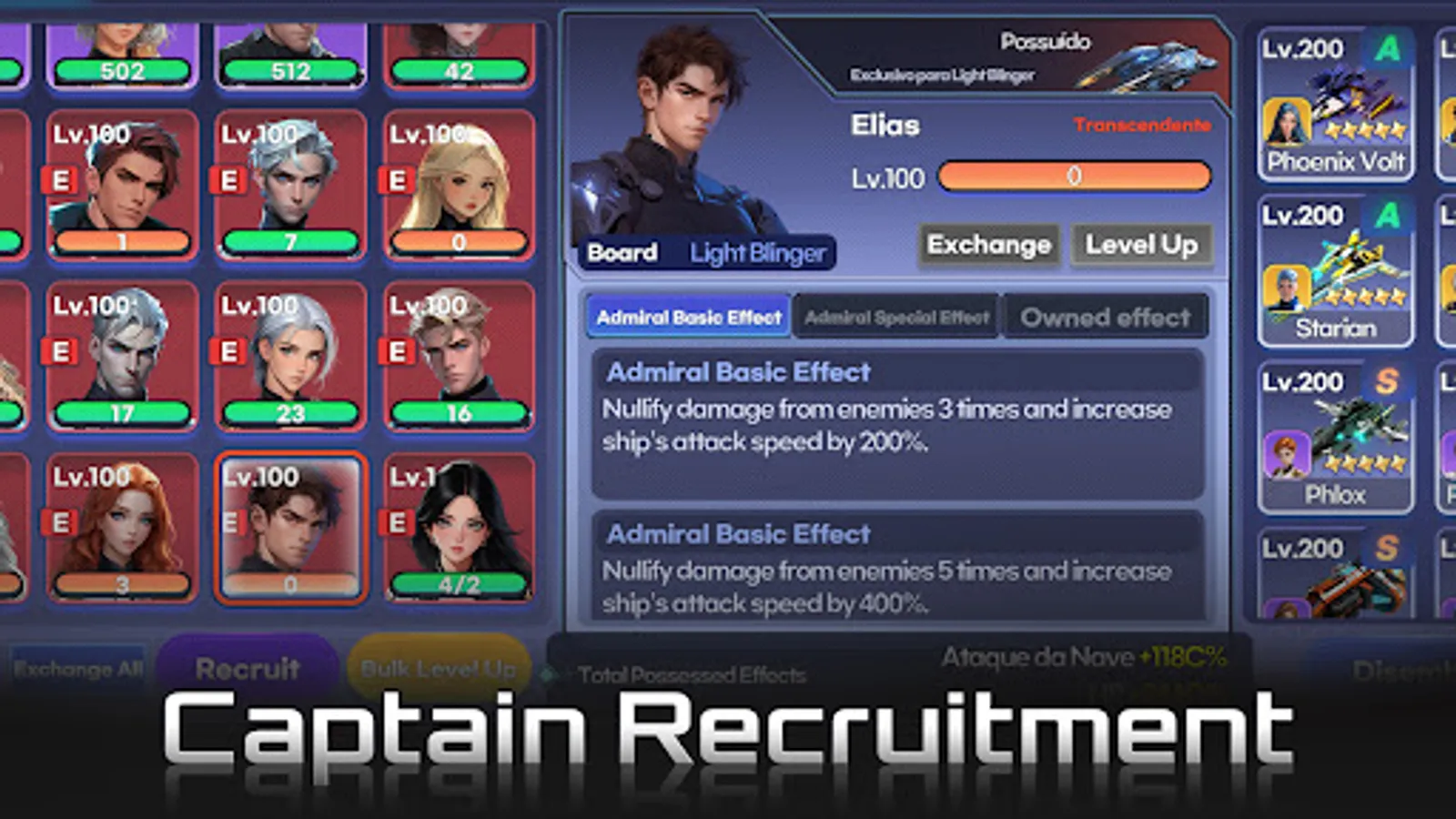Image resolution: width=1456 pixels, height=819 pixels.
Task: Select the Phoenix Volt ship card
Action: tap(1335, 105)
